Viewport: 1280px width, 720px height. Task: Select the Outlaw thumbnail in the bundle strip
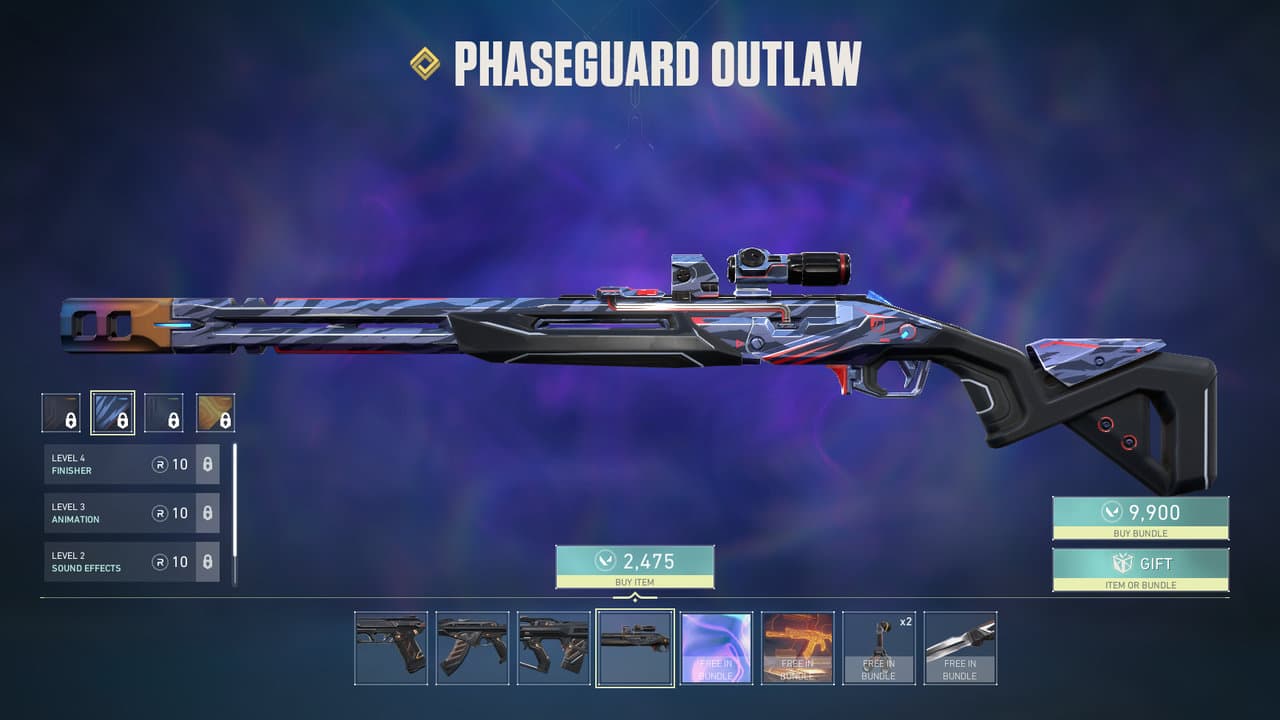point(634,647)
